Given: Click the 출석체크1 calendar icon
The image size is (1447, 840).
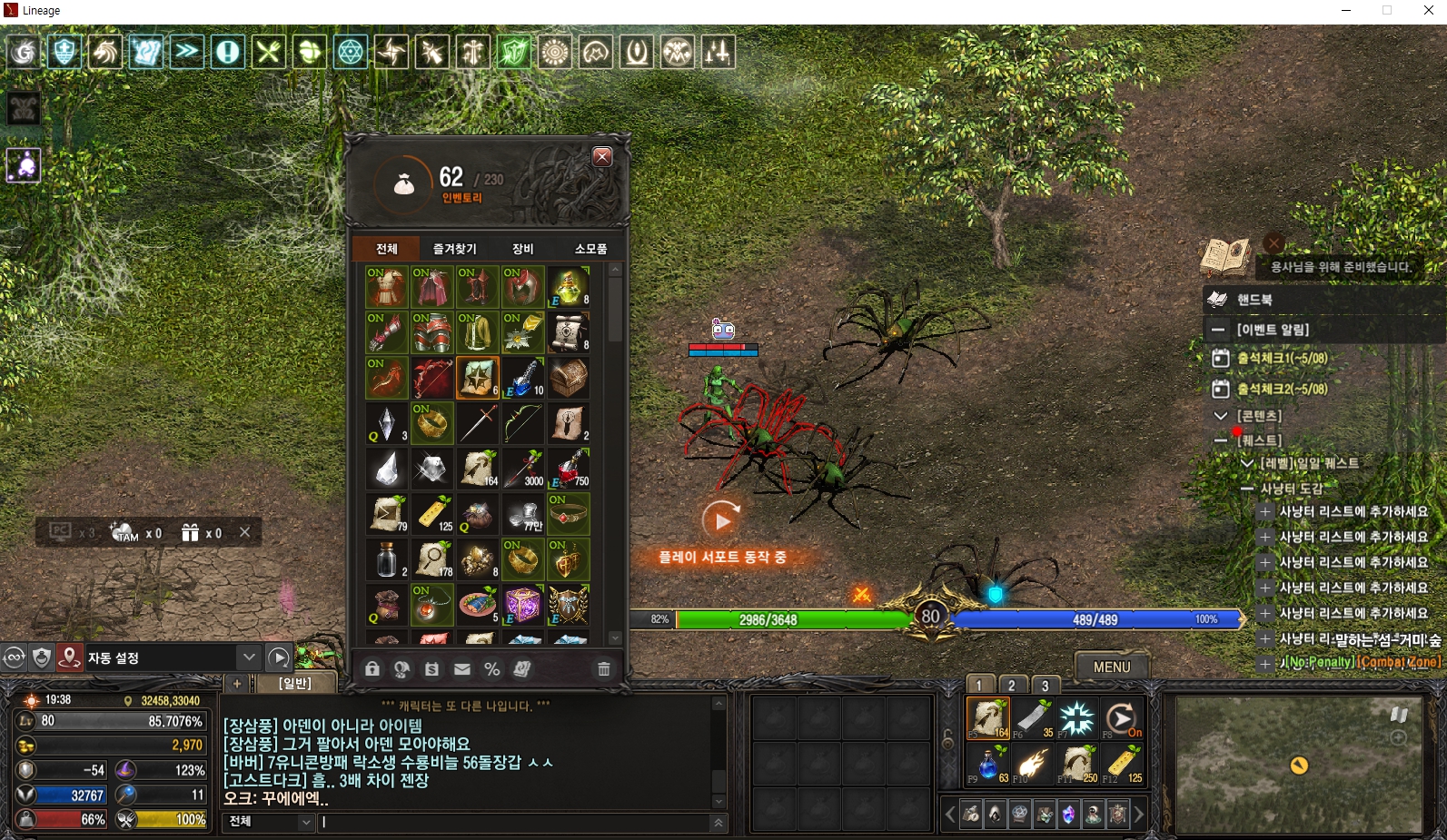Looking at the screenshot, I should pos(1222,358).
